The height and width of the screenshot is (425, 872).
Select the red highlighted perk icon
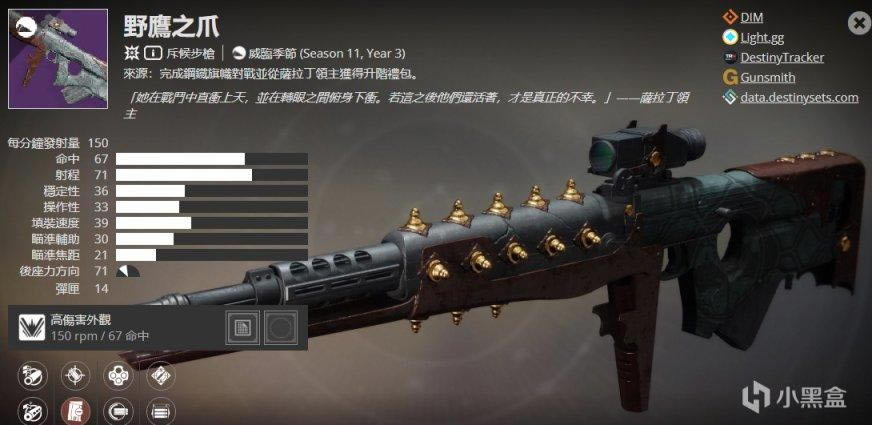[x=75, y=409]
